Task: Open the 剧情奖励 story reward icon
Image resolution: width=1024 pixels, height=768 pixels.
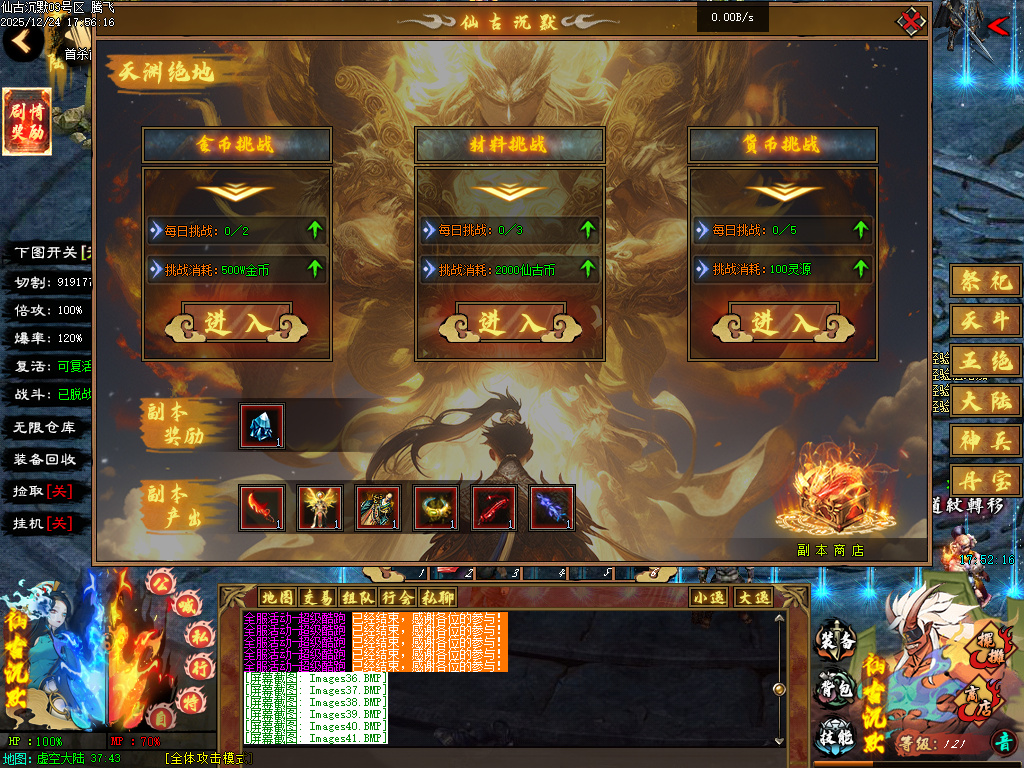Action: point(26,122)
